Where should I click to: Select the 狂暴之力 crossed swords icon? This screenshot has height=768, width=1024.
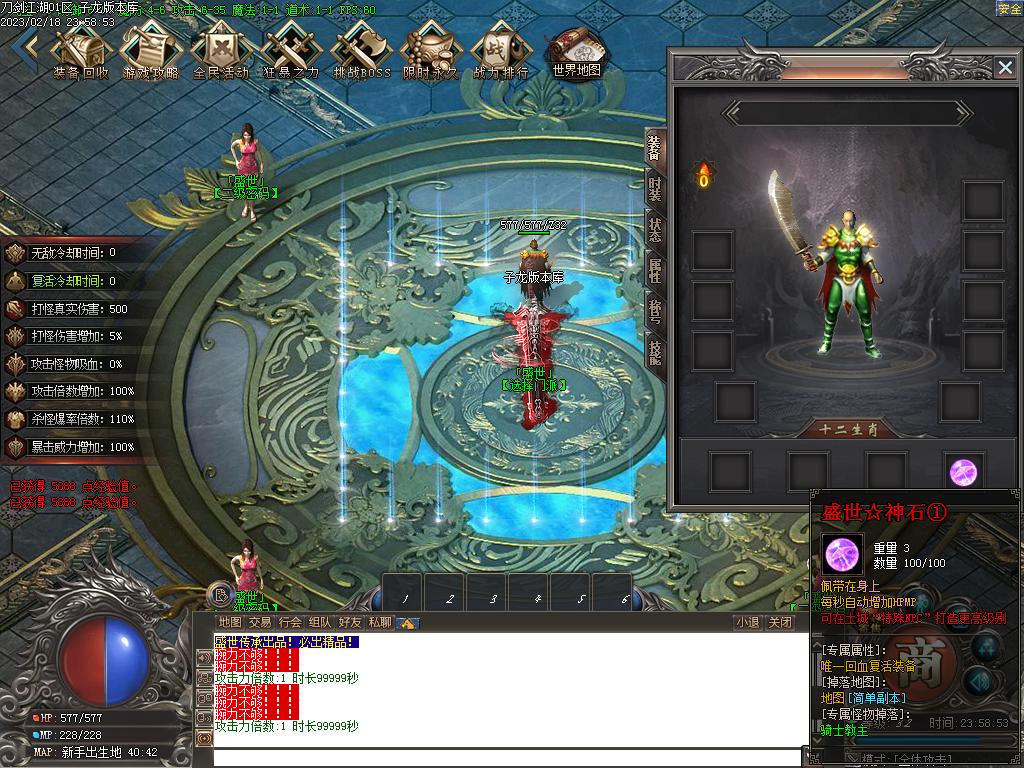(290, 49)
